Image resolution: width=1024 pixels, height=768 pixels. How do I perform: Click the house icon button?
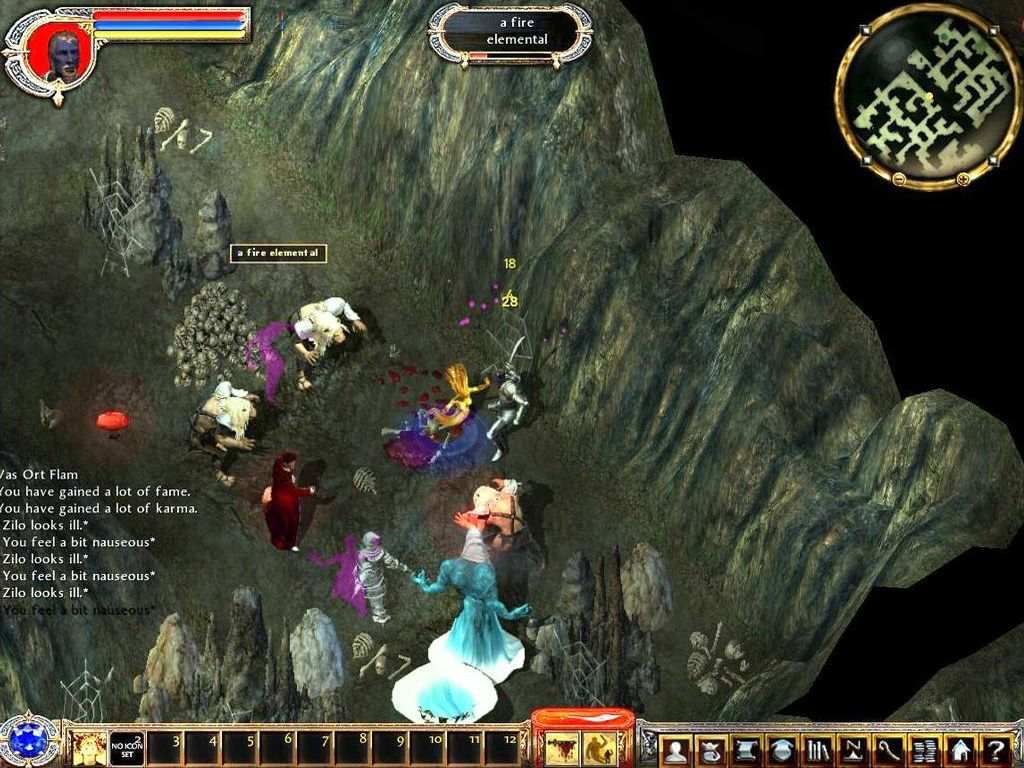coord(960,749)
